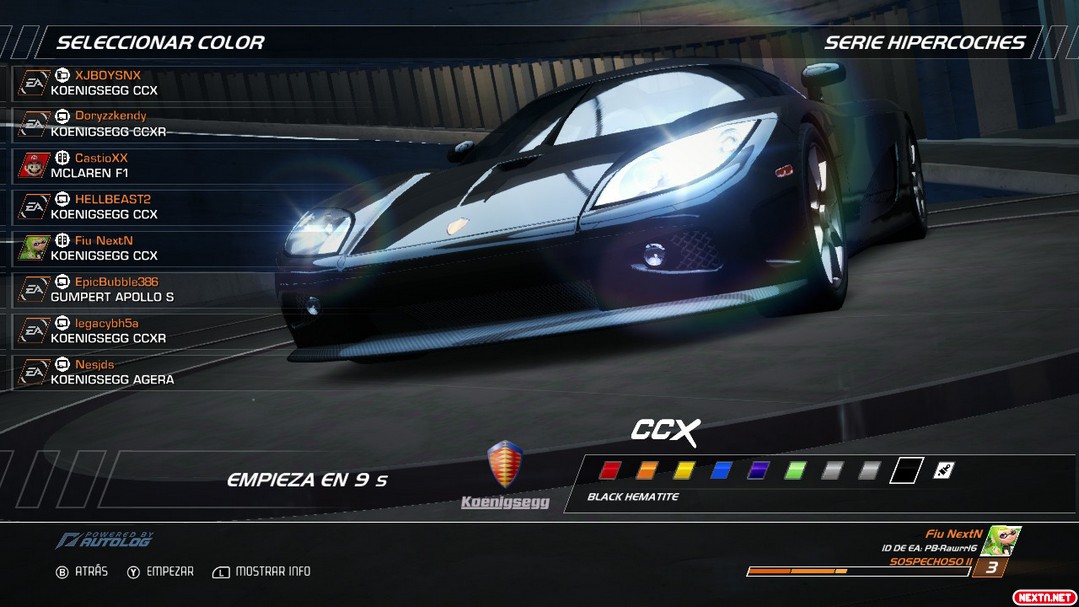1079x607 pixels.
Task: Select the Black Hematite color swatch
Action: (x=907, y=470)
